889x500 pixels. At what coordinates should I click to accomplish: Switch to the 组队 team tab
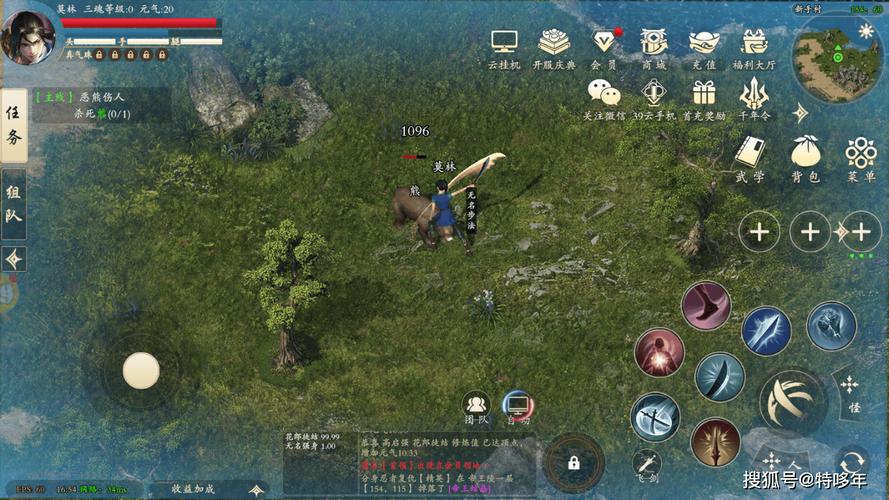pyautogui.click(x=13, y=203)
